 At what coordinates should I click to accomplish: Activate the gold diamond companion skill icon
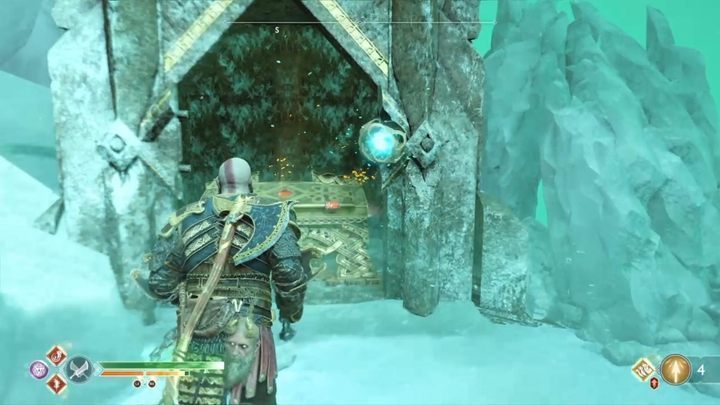pos(644,369)
